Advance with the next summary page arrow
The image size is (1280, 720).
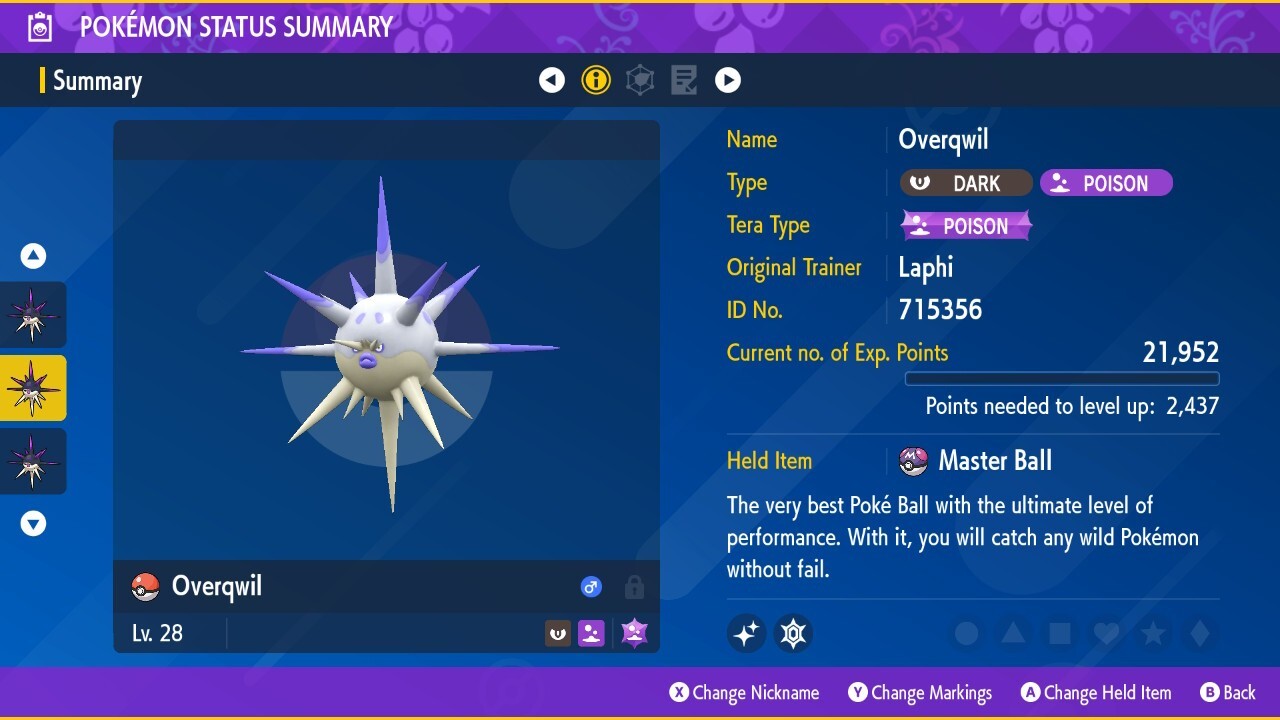(728, 80)
